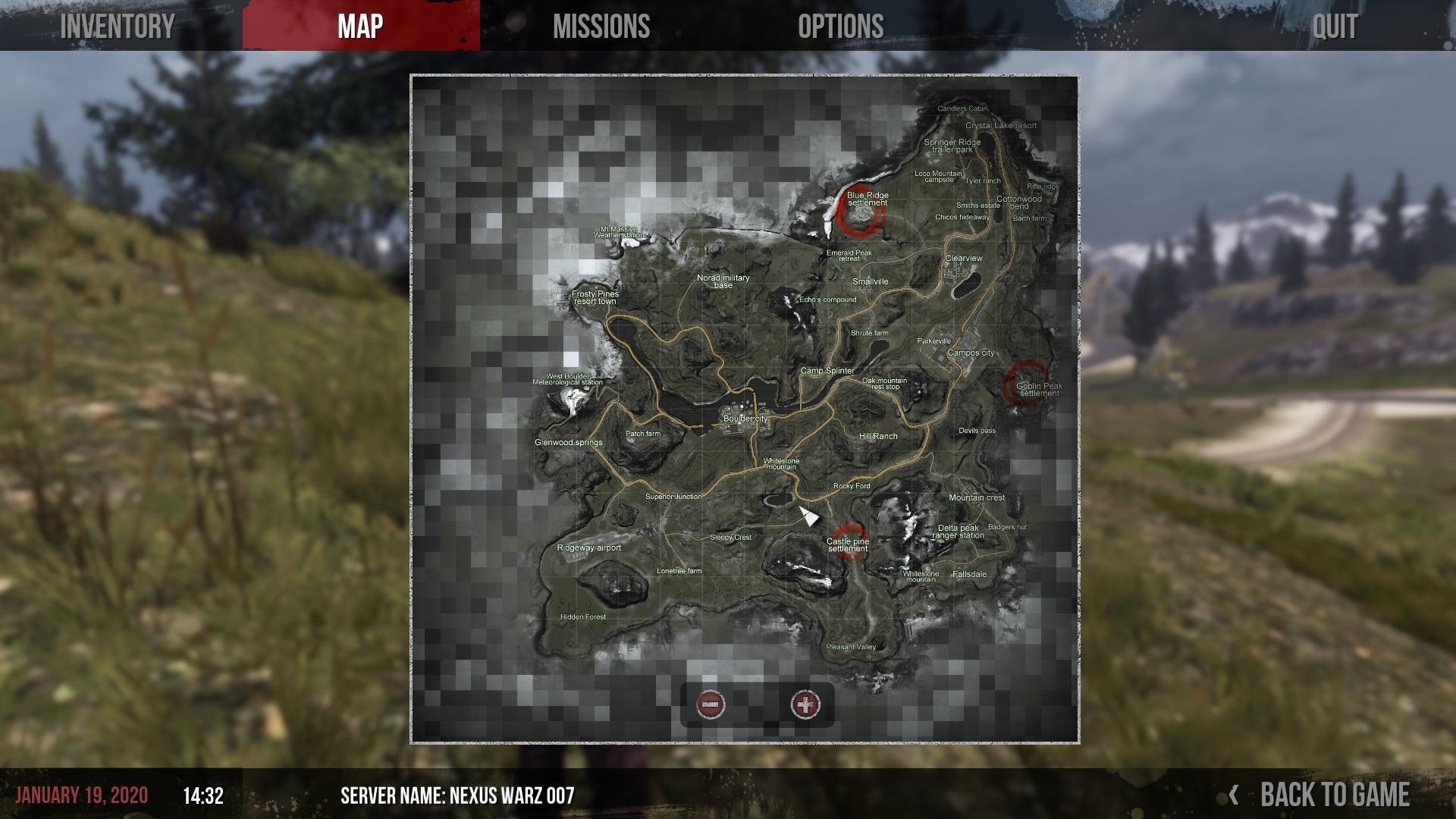Image resolution: width=1456 pixels, height=819 pixels.
Task: Zoom in the map with plus button
Action: 805,704
